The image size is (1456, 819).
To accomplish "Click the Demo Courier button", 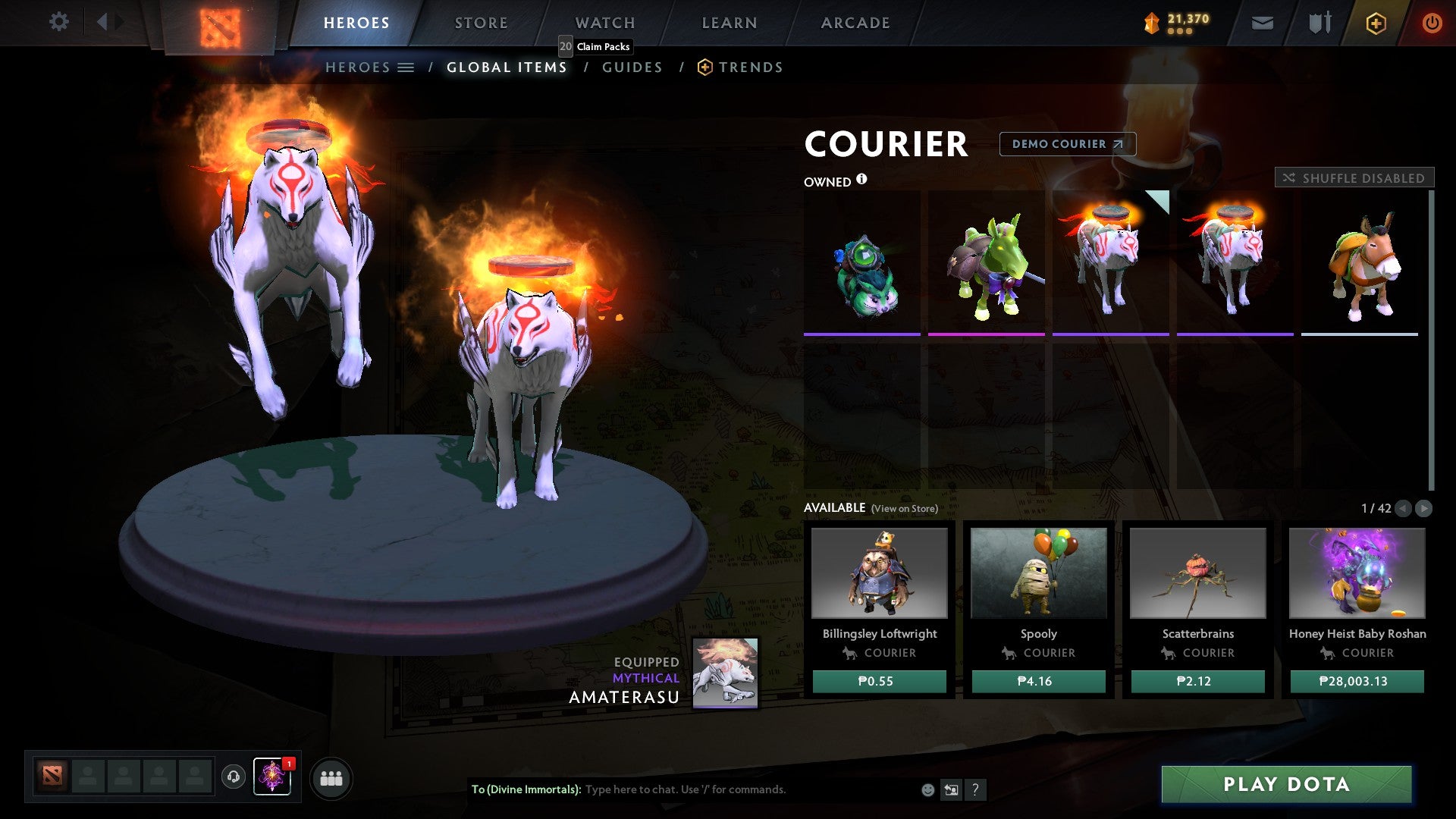I will pyautogui.click(x=1066, y=144).
